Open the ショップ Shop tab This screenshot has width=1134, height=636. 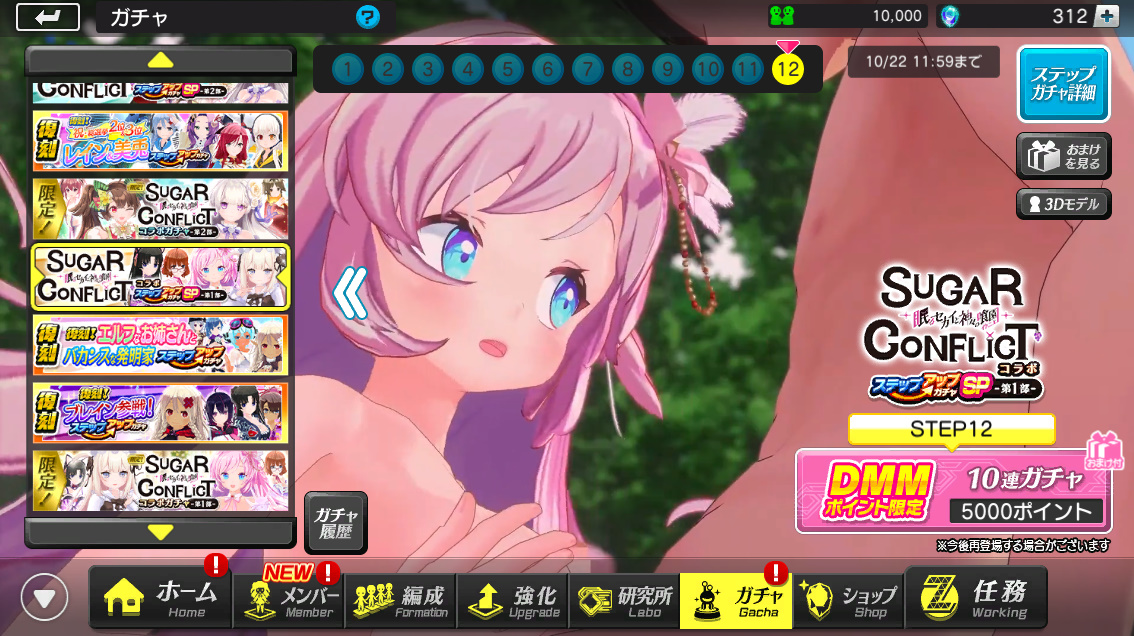coord(848,600)
